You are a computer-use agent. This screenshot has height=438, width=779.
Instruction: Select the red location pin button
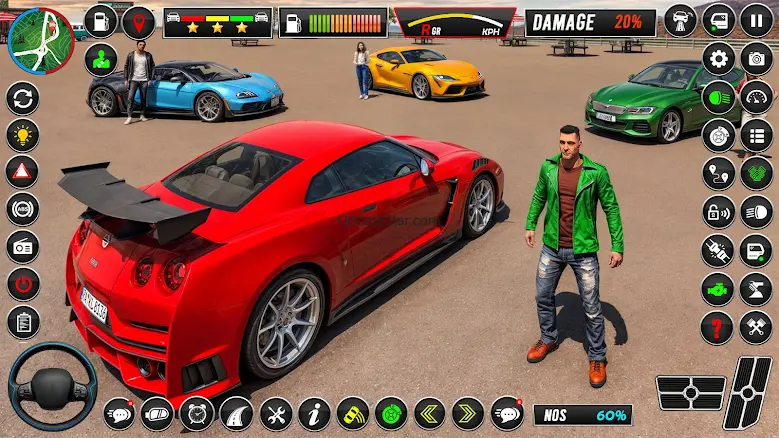click(138, 20)
